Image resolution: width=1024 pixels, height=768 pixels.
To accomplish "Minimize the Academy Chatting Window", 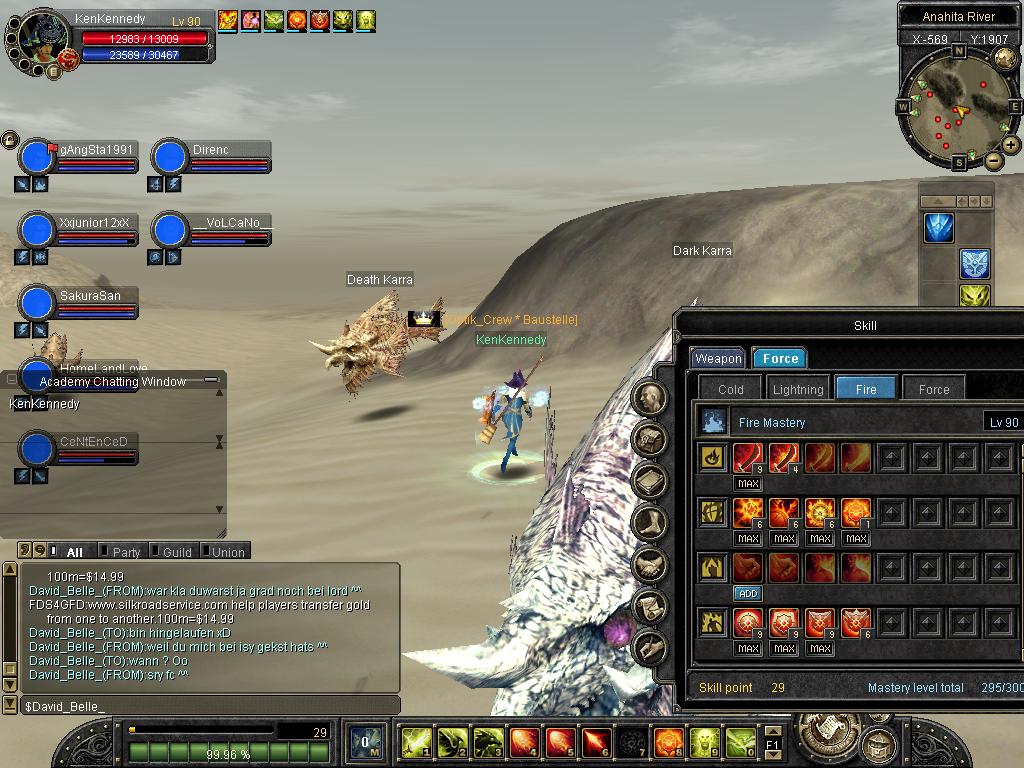I will [210, 380].
